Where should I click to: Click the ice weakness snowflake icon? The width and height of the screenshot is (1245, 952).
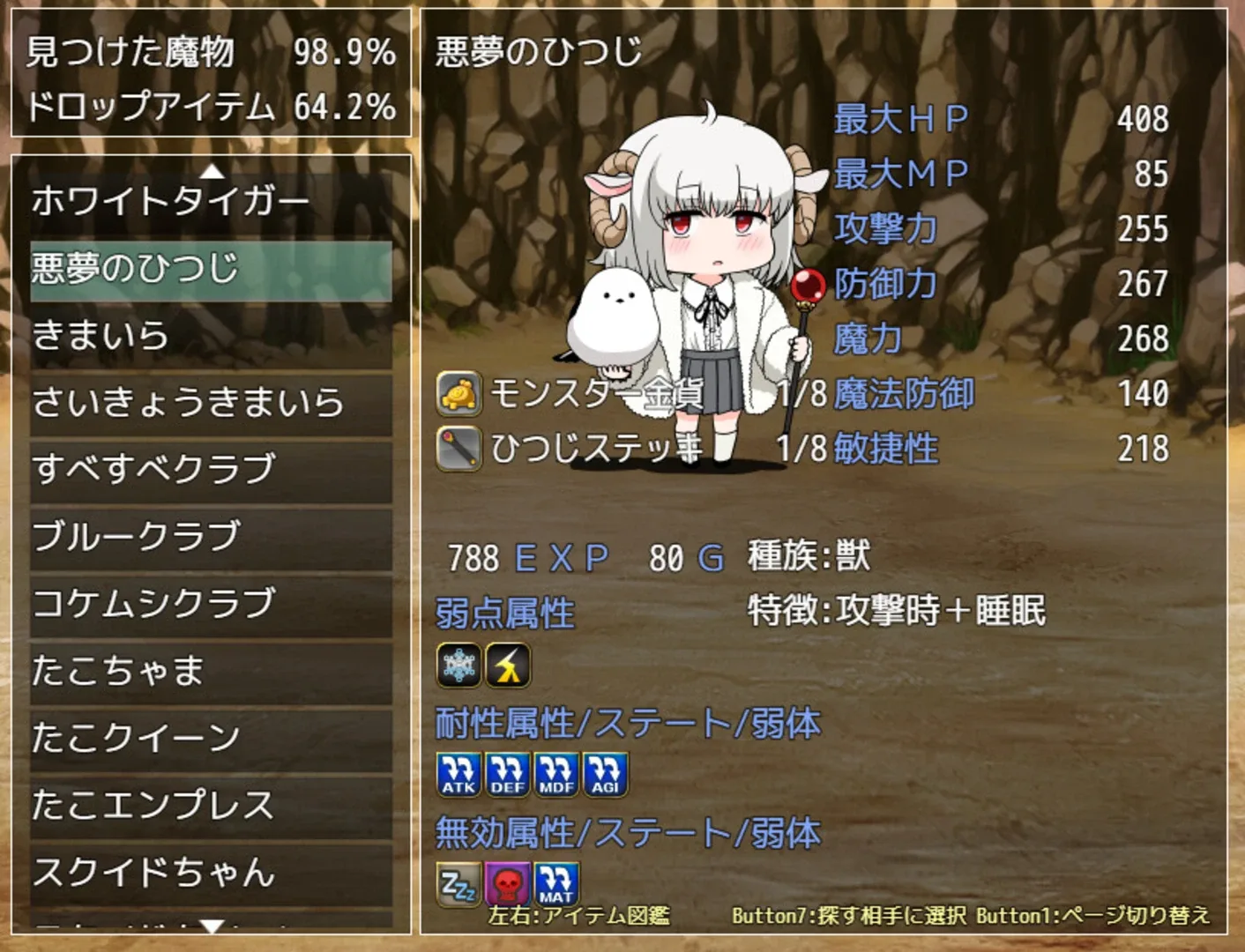coord(457,666)
